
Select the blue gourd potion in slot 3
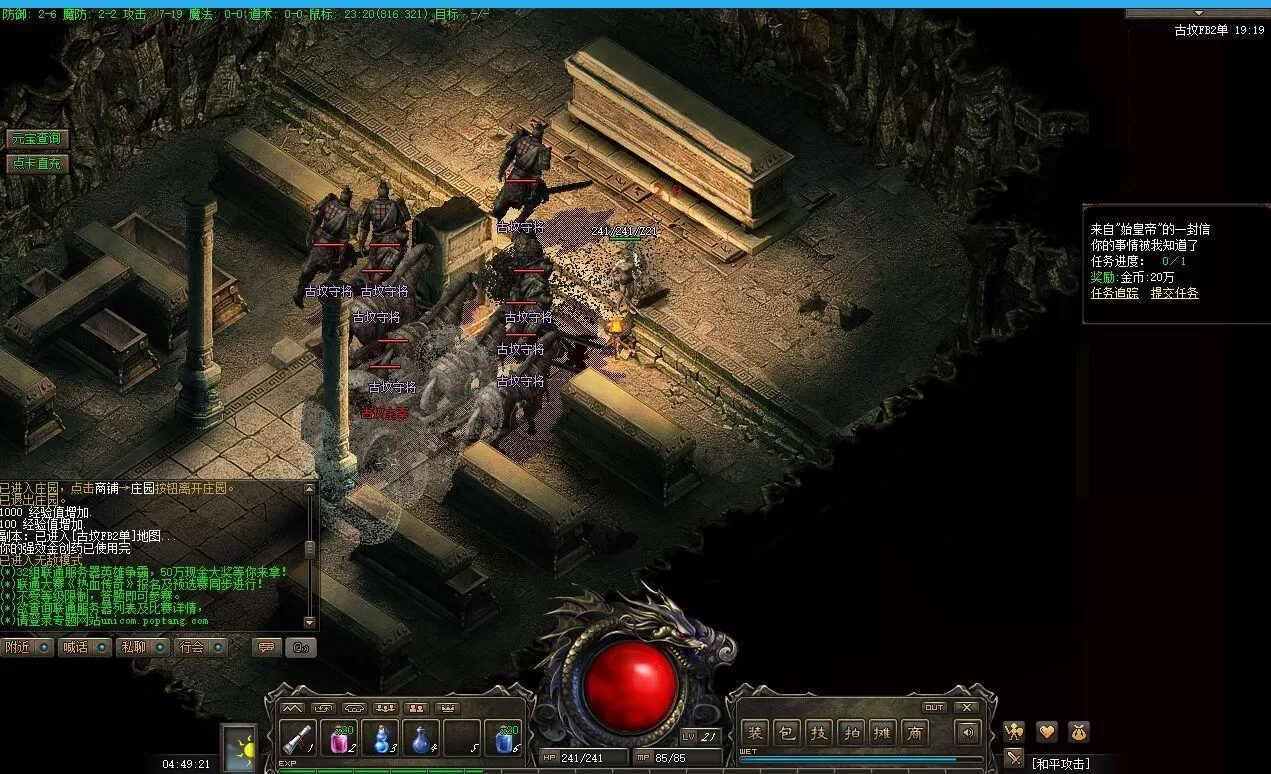point(380,738)
